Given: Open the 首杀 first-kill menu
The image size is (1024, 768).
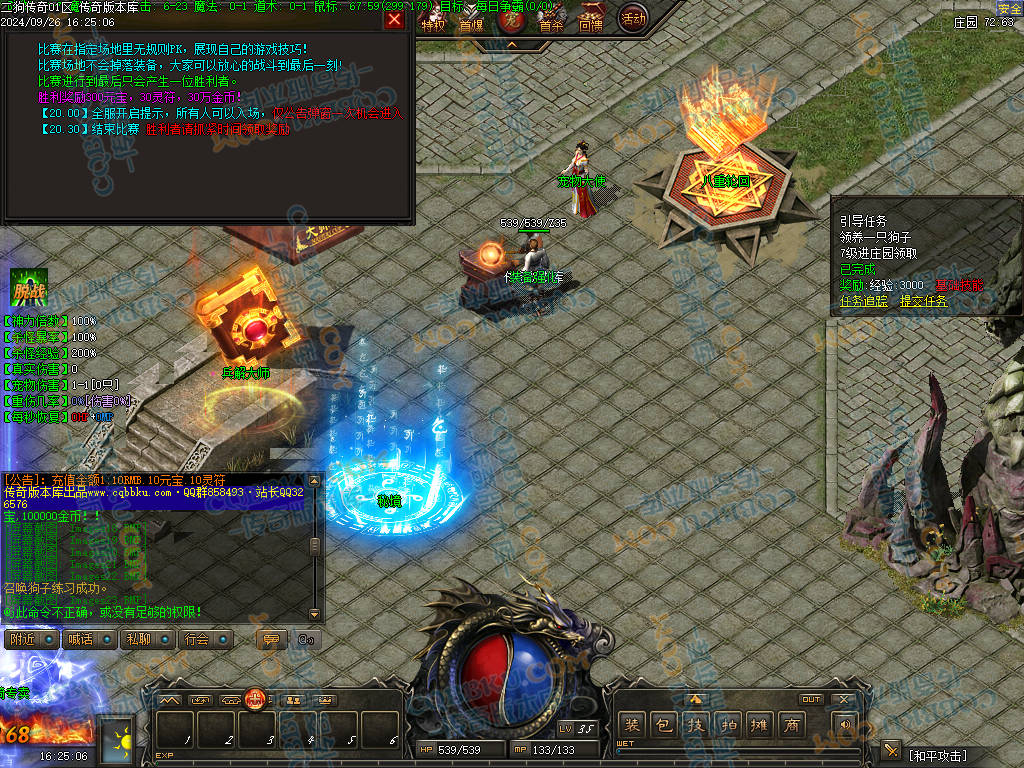Looking at the screenshot, I should tap(551, 24).
